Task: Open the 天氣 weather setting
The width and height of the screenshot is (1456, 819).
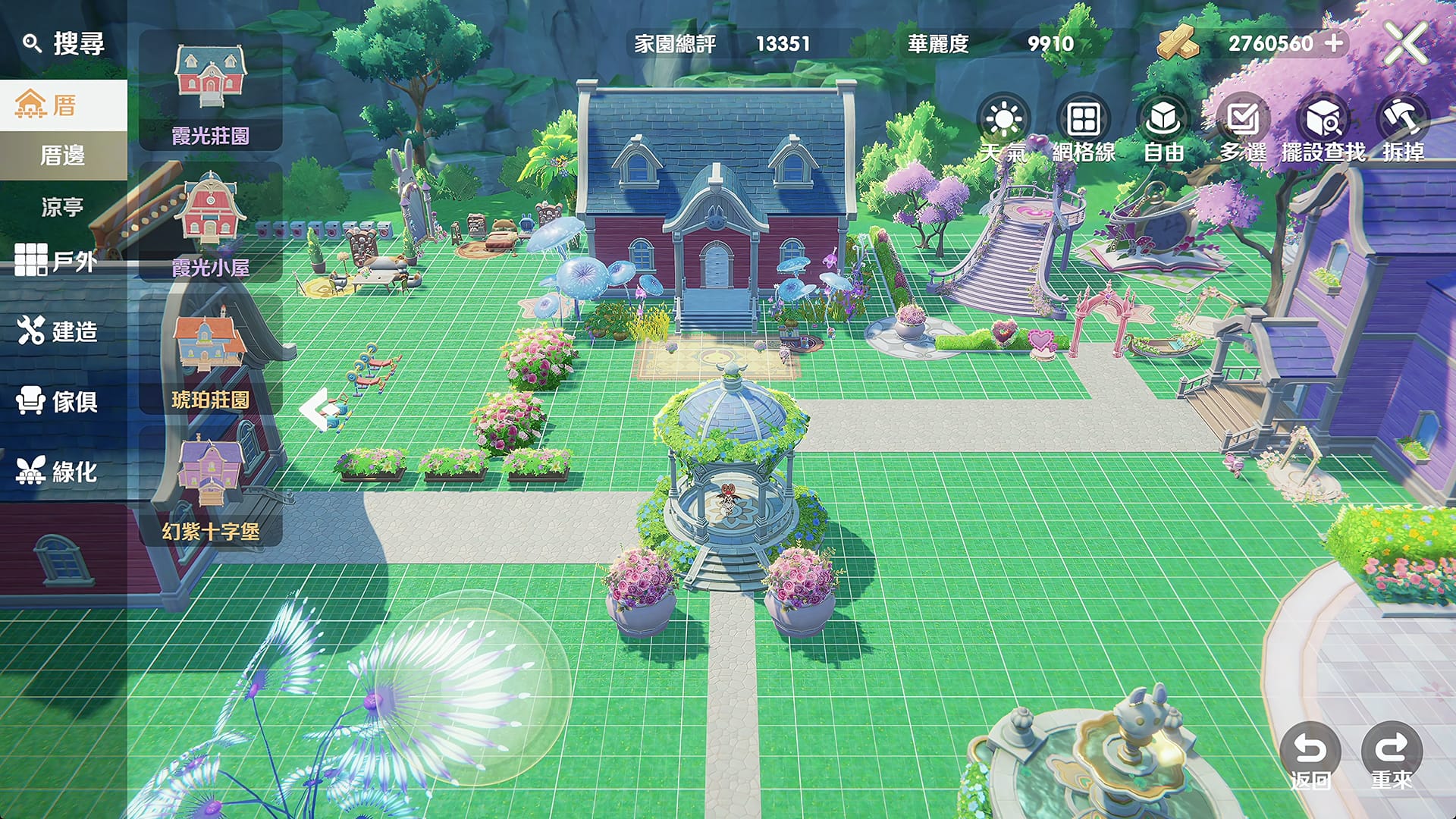Action: 1003,127
